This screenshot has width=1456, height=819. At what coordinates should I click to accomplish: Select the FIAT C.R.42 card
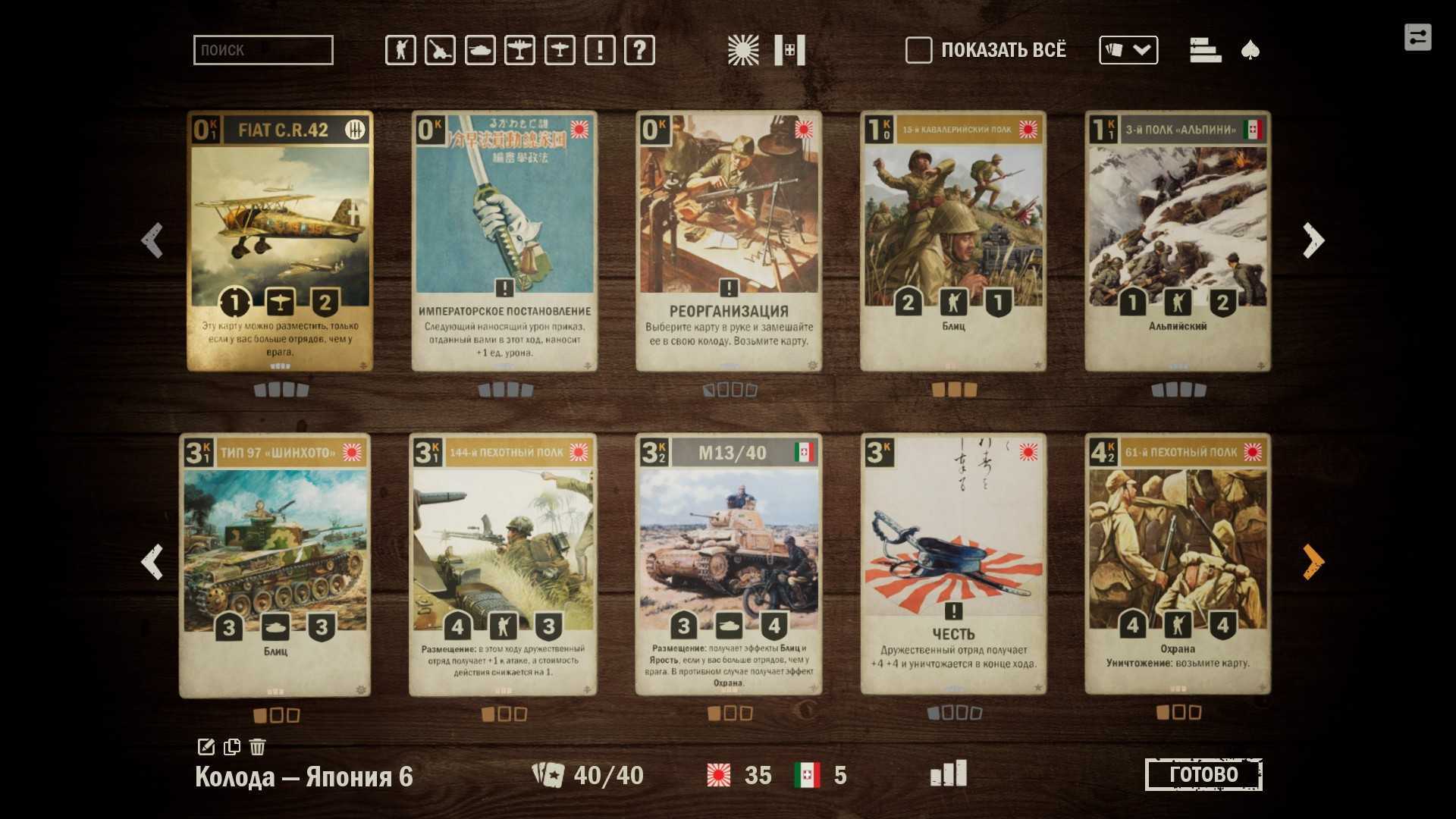(280, 241)
